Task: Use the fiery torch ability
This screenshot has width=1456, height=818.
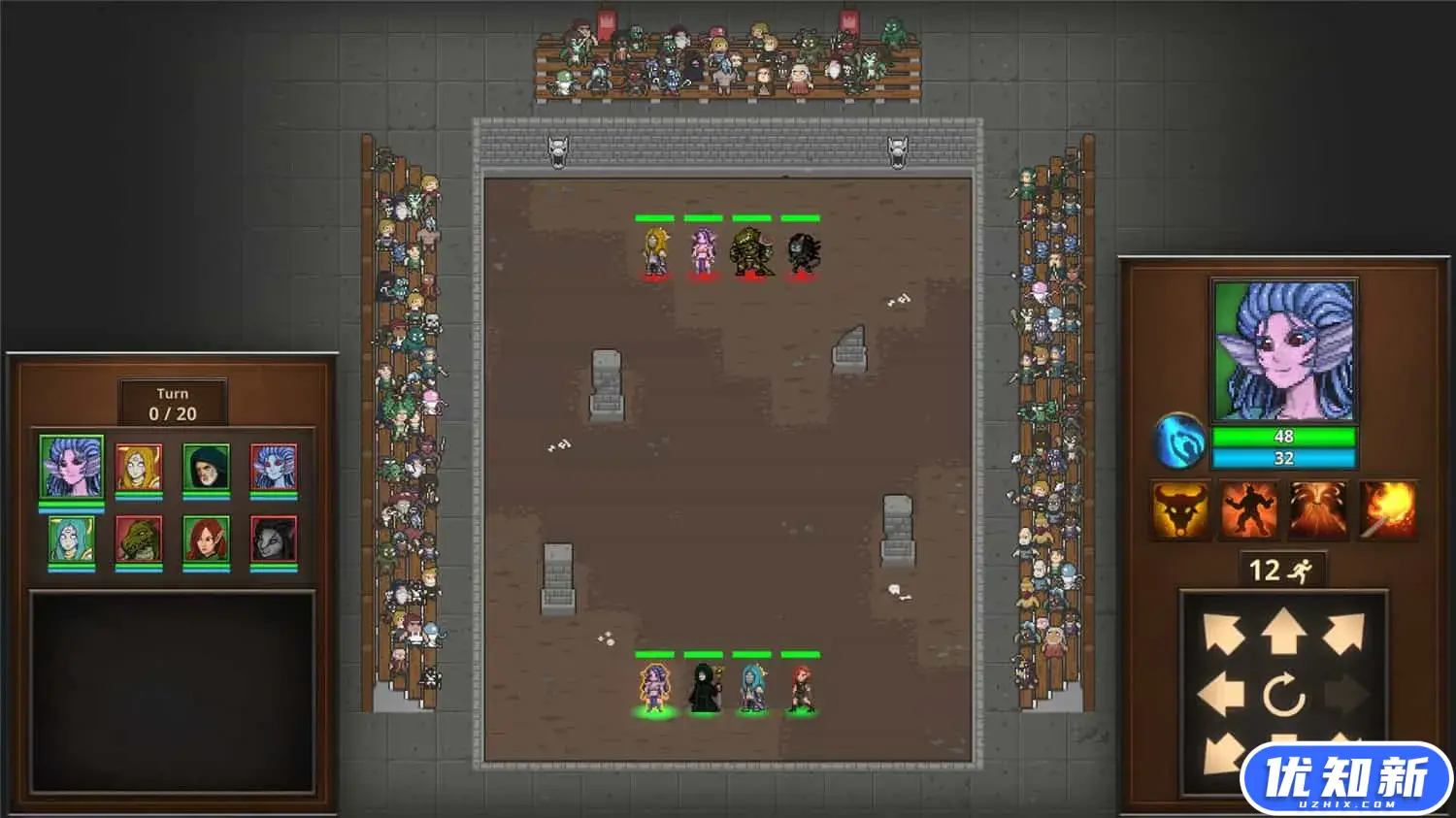Action: pos(1390,509)
